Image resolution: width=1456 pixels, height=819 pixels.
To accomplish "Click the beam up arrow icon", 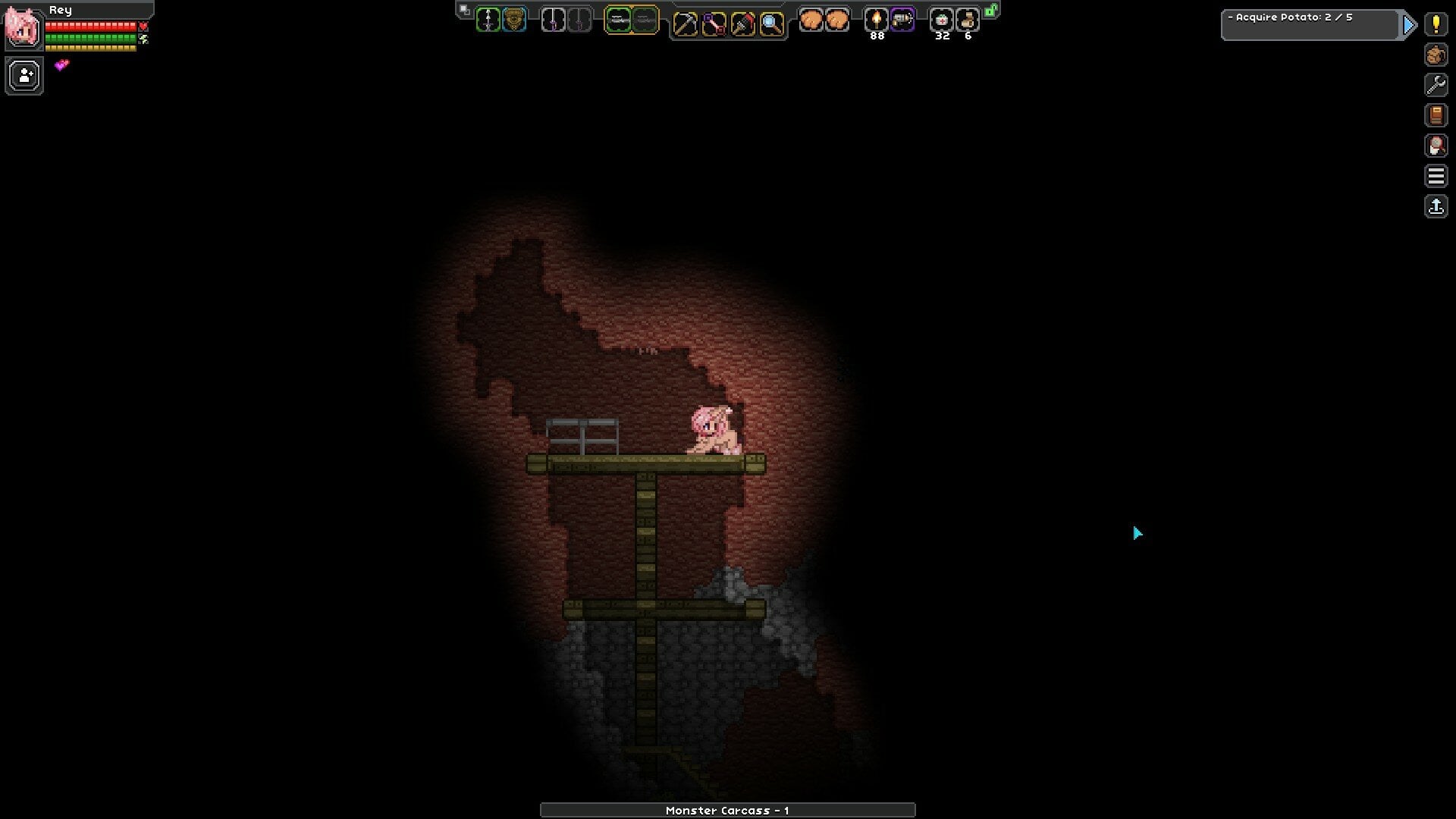I will (1436, 206).
